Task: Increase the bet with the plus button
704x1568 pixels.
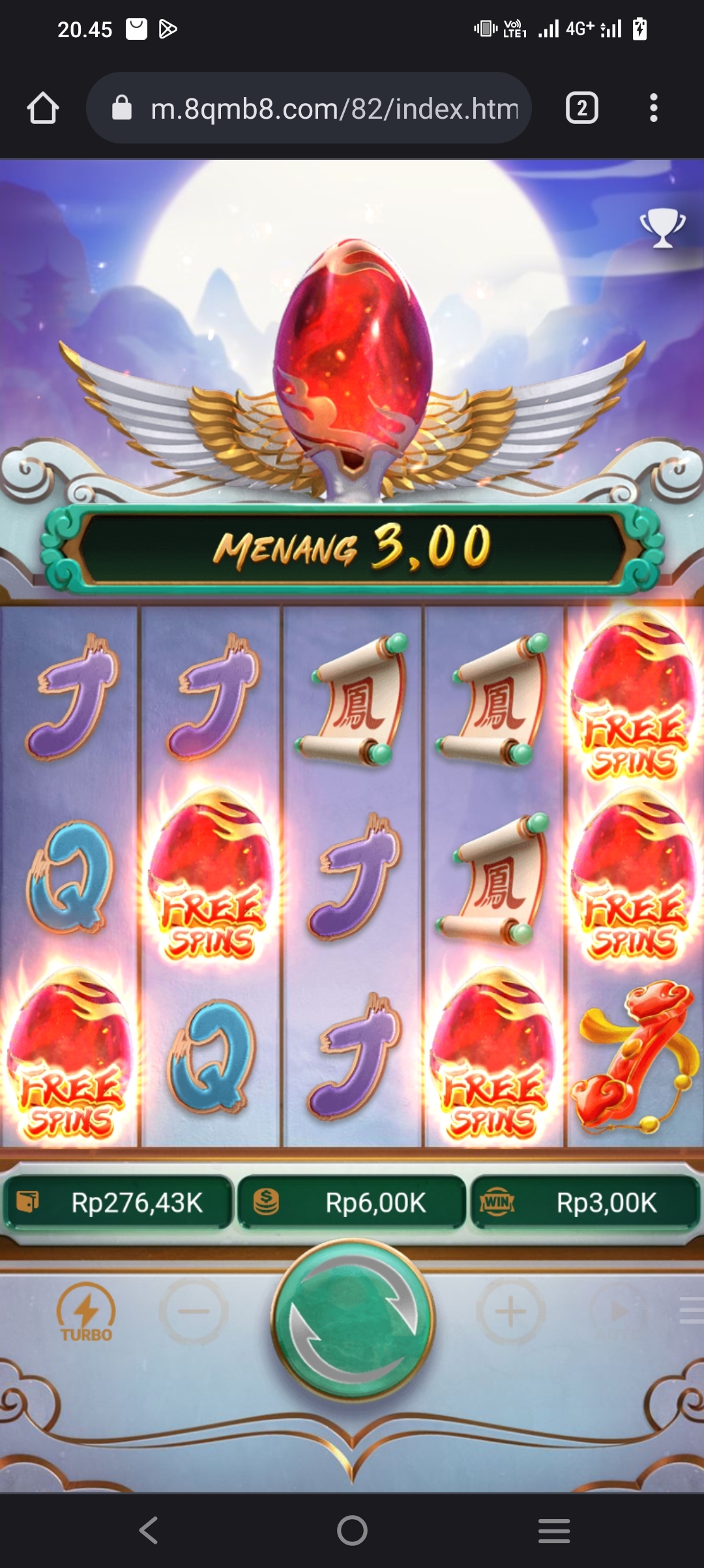Action: tap(511, 1311)
